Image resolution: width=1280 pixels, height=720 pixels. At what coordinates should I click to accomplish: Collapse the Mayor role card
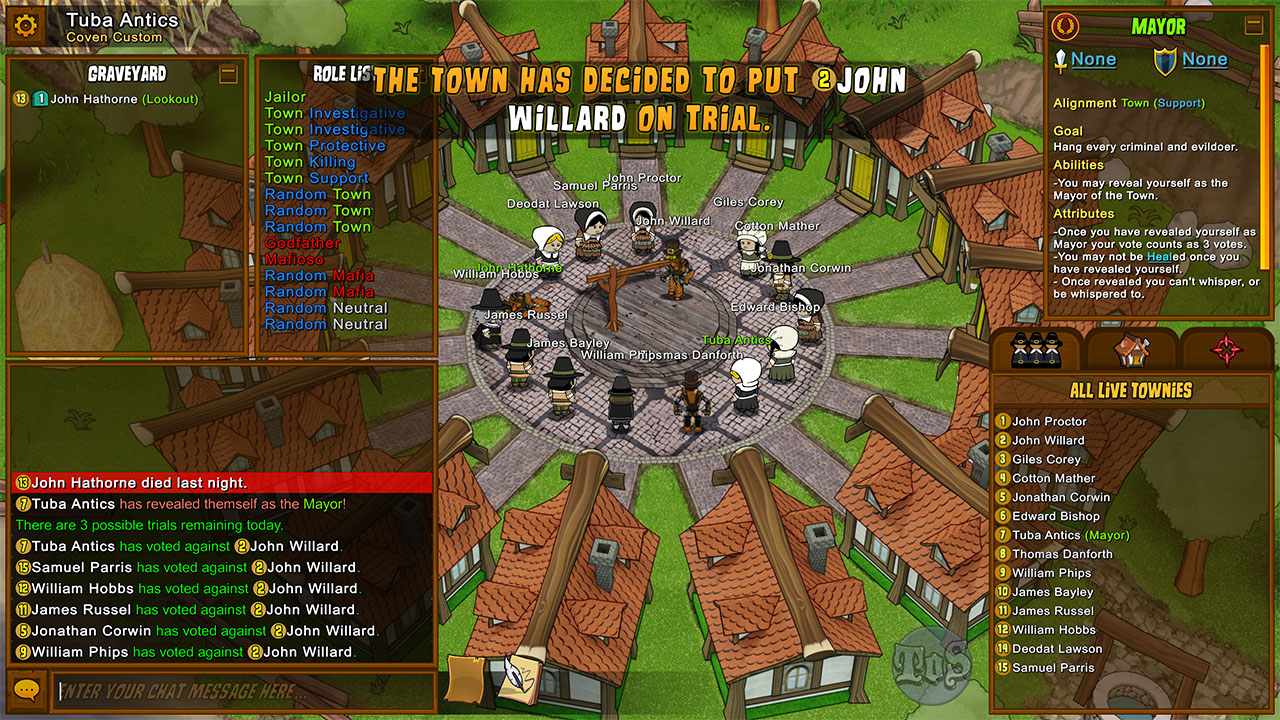(1253, 26)
